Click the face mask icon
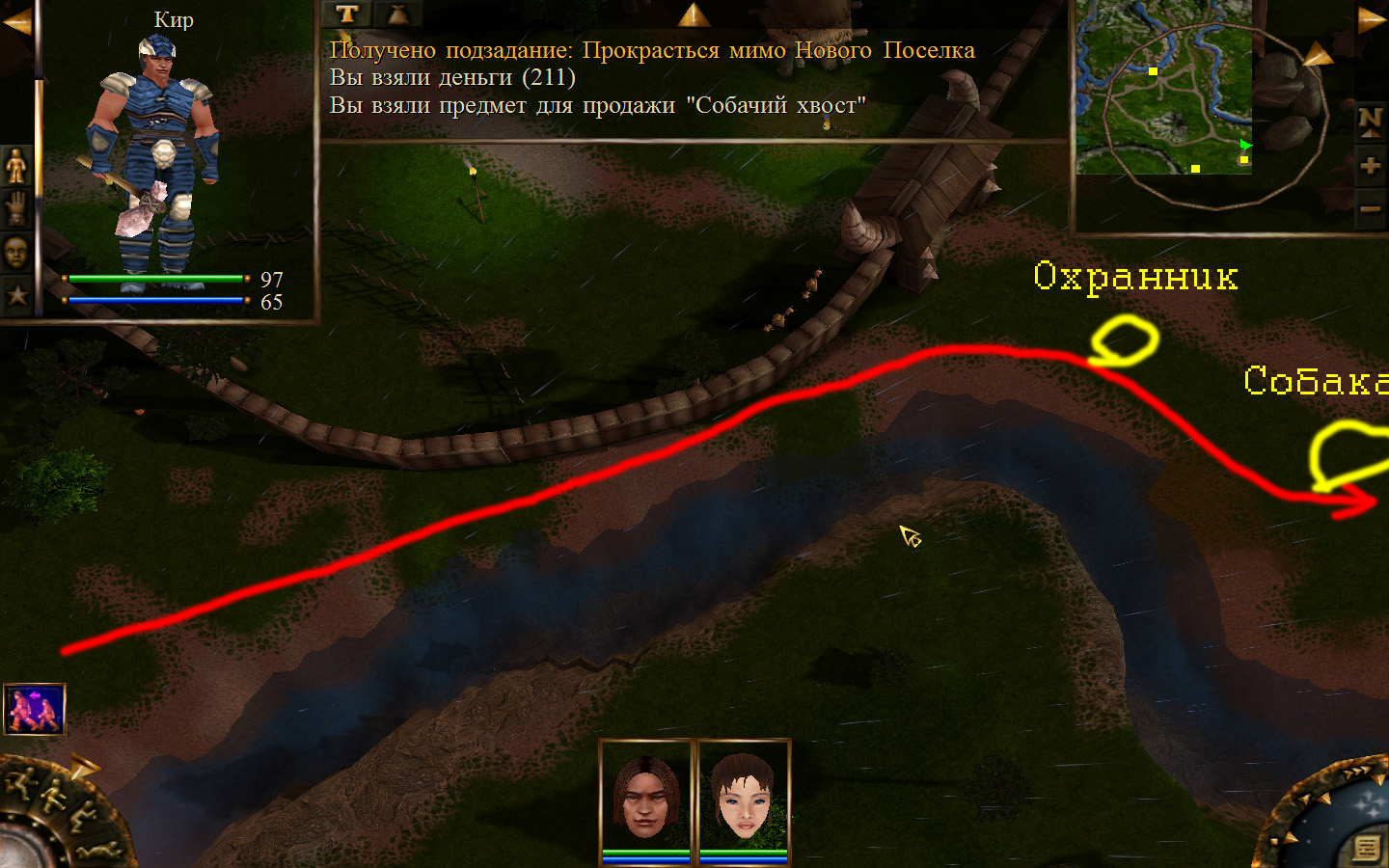This screenshot has height=868, width=1389. click(x=16, y=252)
